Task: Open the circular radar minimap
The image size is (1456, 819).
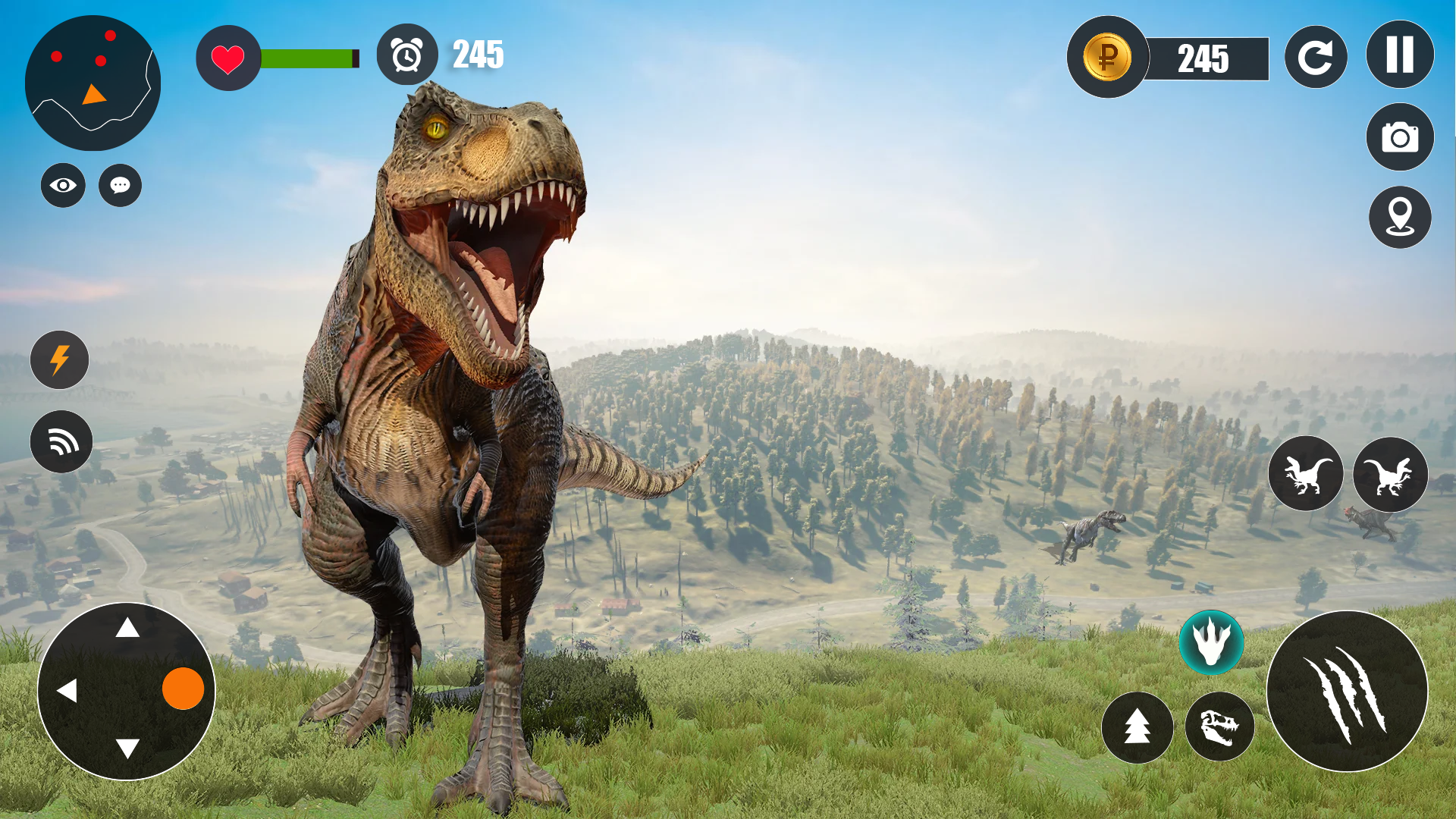Action: 93,83
